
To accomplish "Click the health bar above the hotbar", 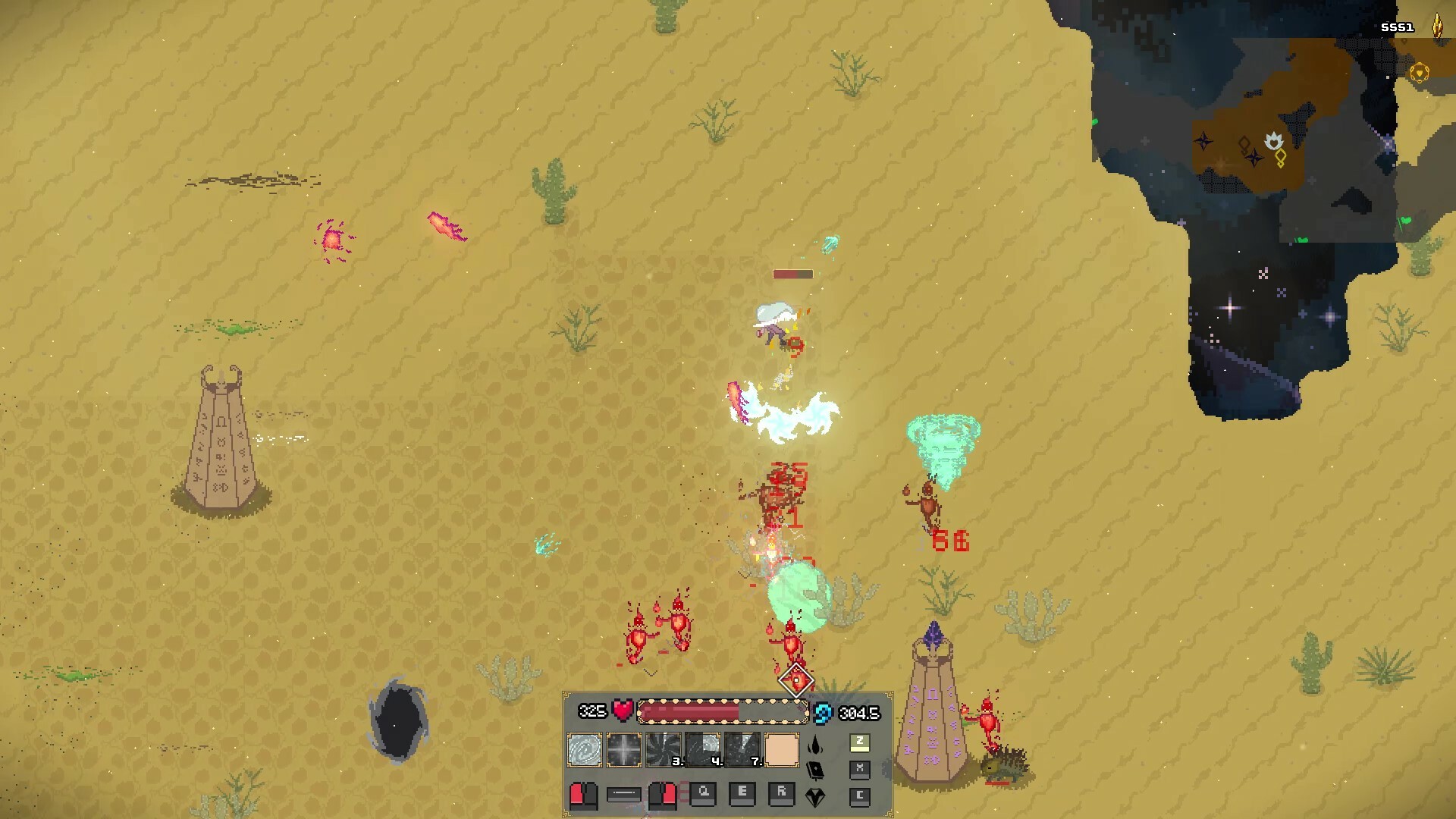I will [723, 711].
